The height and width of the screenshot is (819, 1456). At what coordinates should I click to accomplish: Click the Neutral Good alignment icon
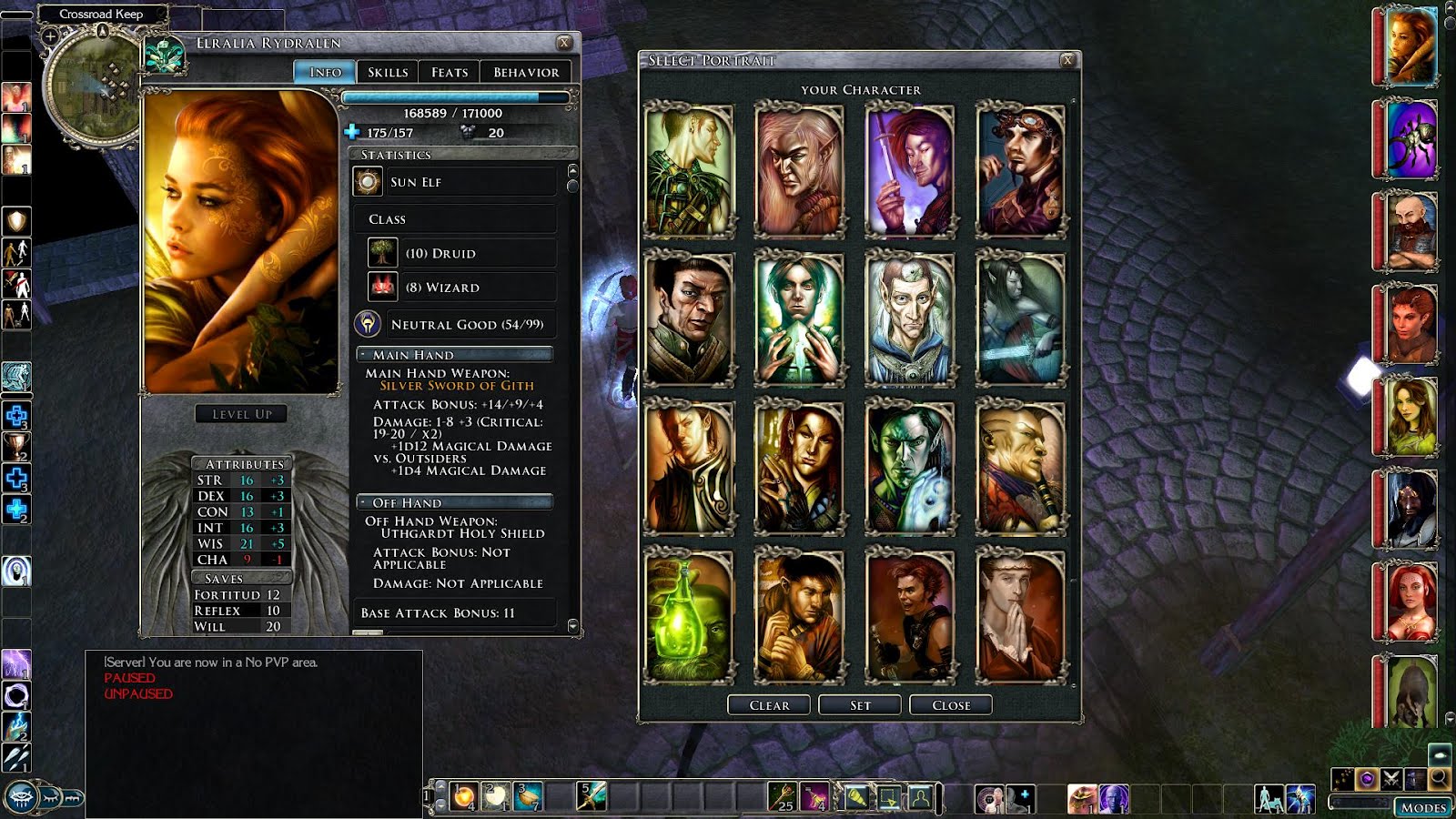pyautogui.click(x=367, y=324)
